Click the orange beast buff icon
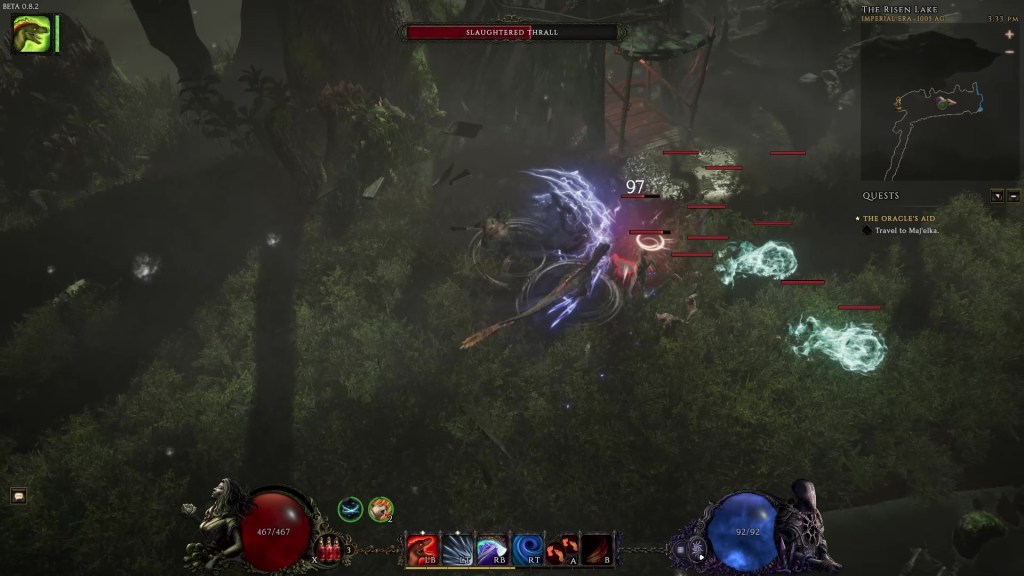The image size is (1024, 576). click(380, 510)
